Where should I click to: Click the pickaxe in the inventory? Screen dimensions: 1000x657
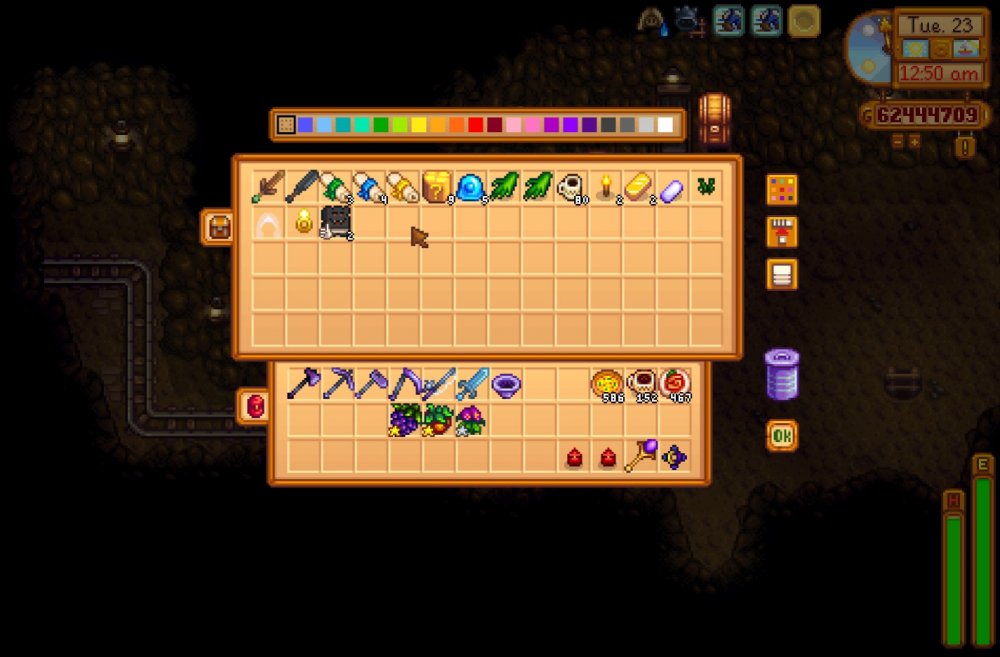tap(337, 383)
